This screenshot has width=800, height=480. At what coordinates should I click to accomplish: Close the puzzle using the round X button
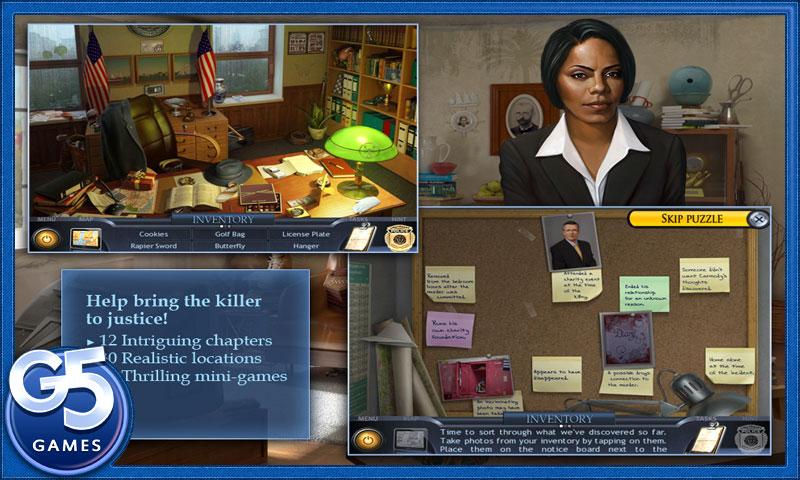[x=759, y=218]
